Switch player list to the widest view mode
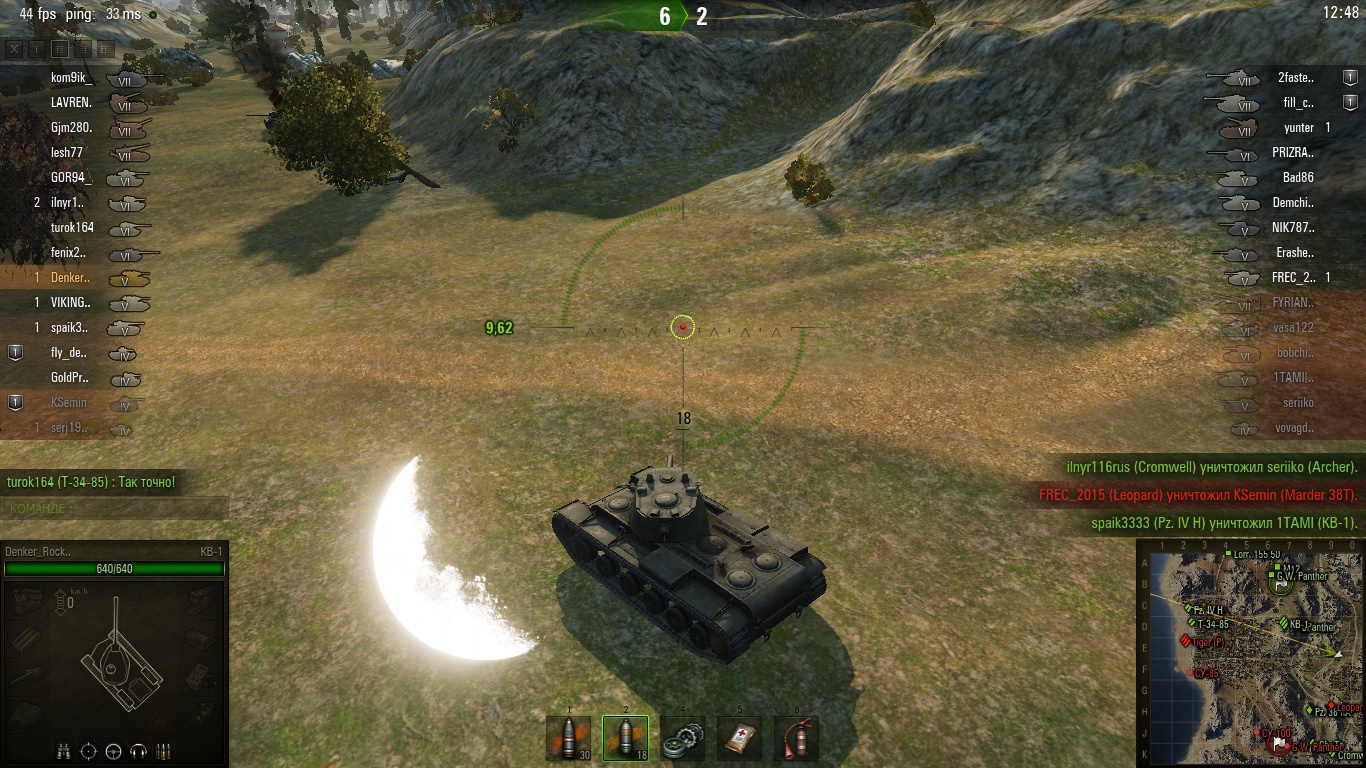Screen dimensions: 1366x768 [x=105, y=48]
